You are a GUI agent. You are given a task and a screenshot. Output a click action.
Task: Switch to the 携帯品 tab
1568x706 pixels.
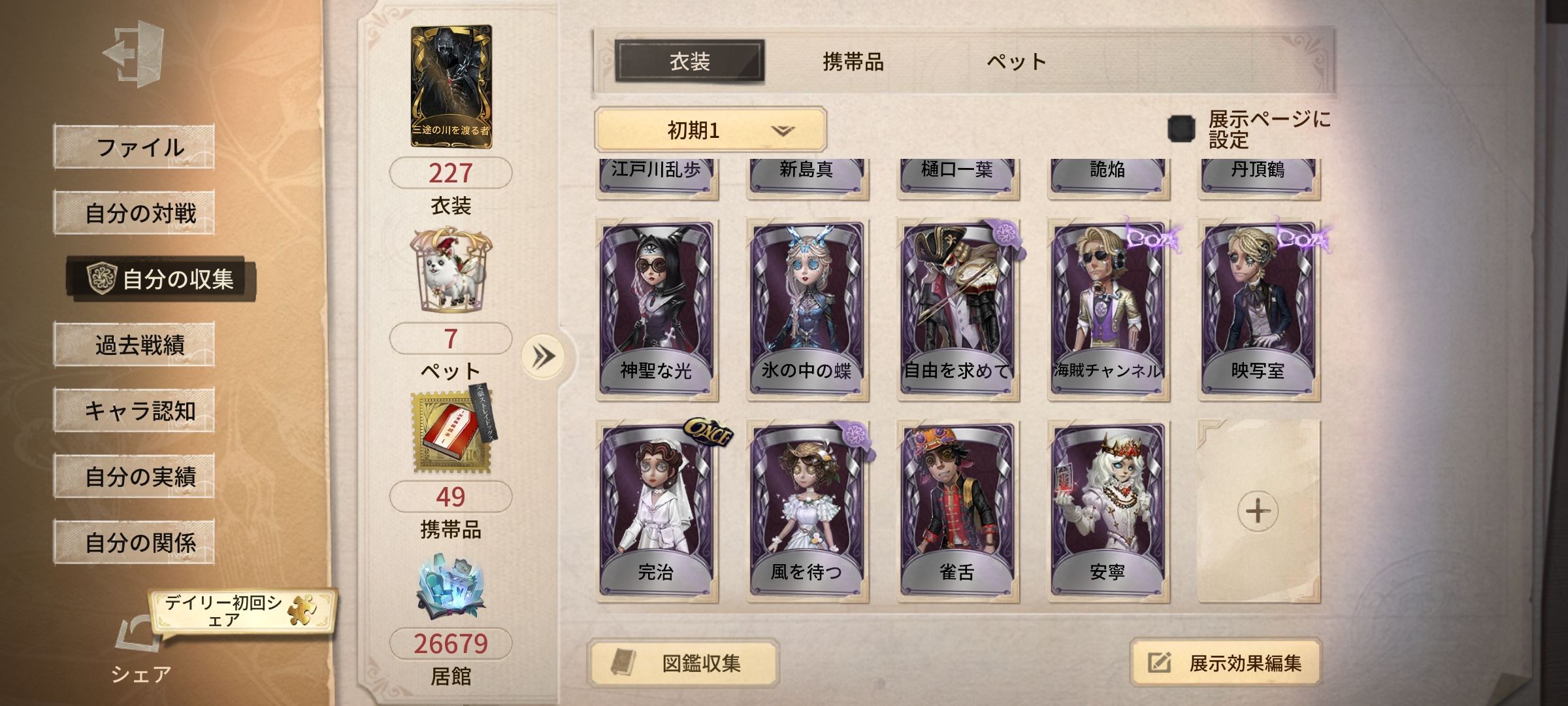(x=853, y=62)
